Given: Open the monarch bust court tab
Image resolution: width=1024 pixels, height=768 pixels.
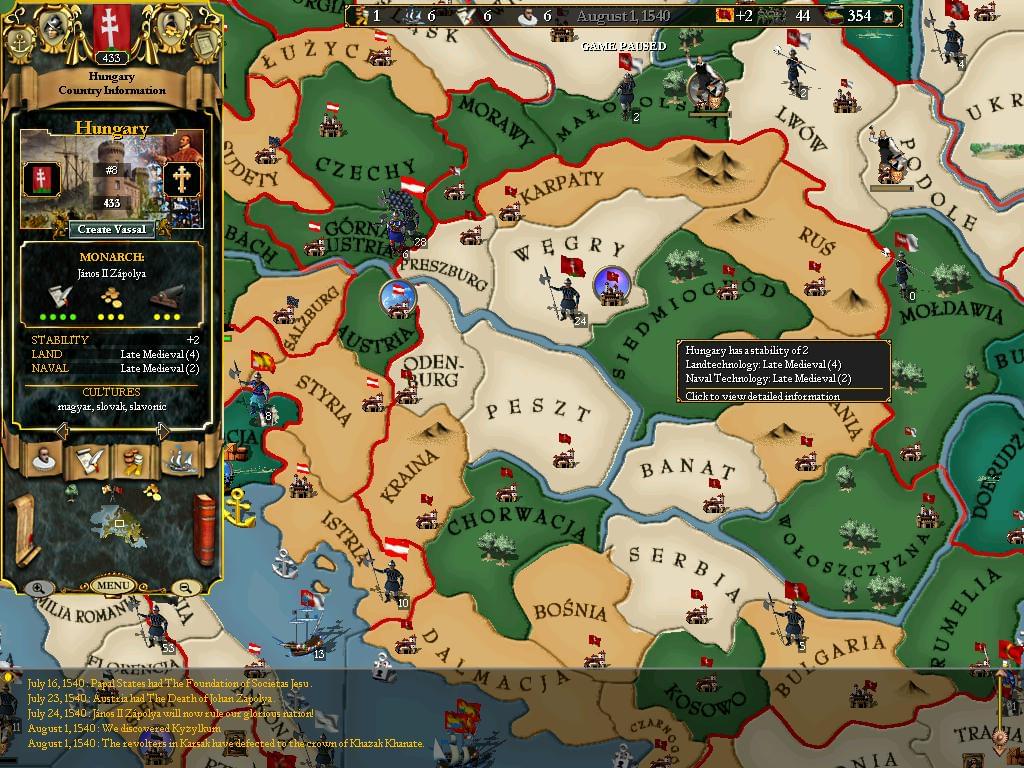Looking at the screenshot, I should pos(43,459).
